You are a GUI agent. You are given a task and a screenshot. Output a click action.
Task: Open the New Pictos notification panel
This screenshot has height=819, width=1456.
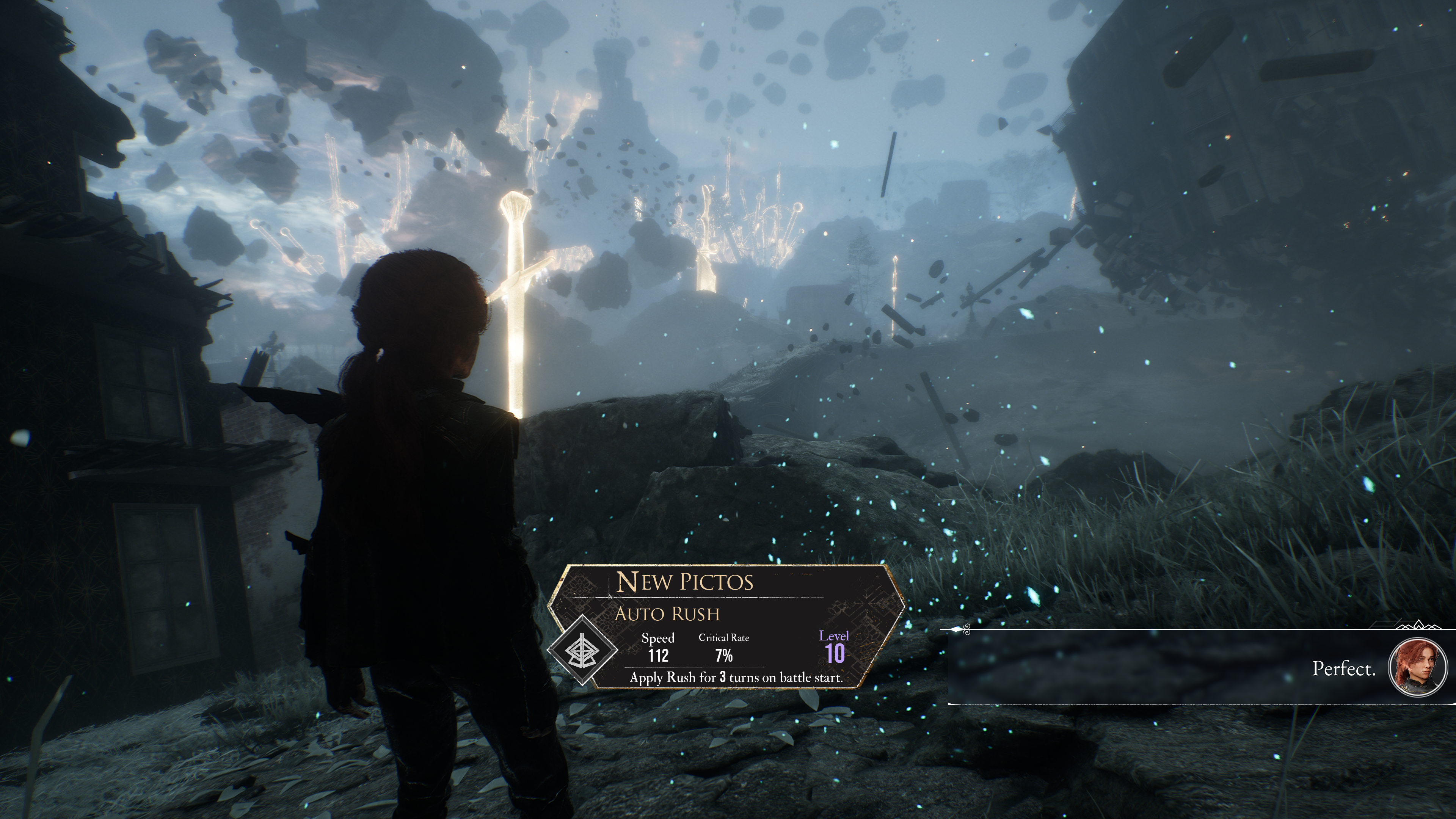727,626
